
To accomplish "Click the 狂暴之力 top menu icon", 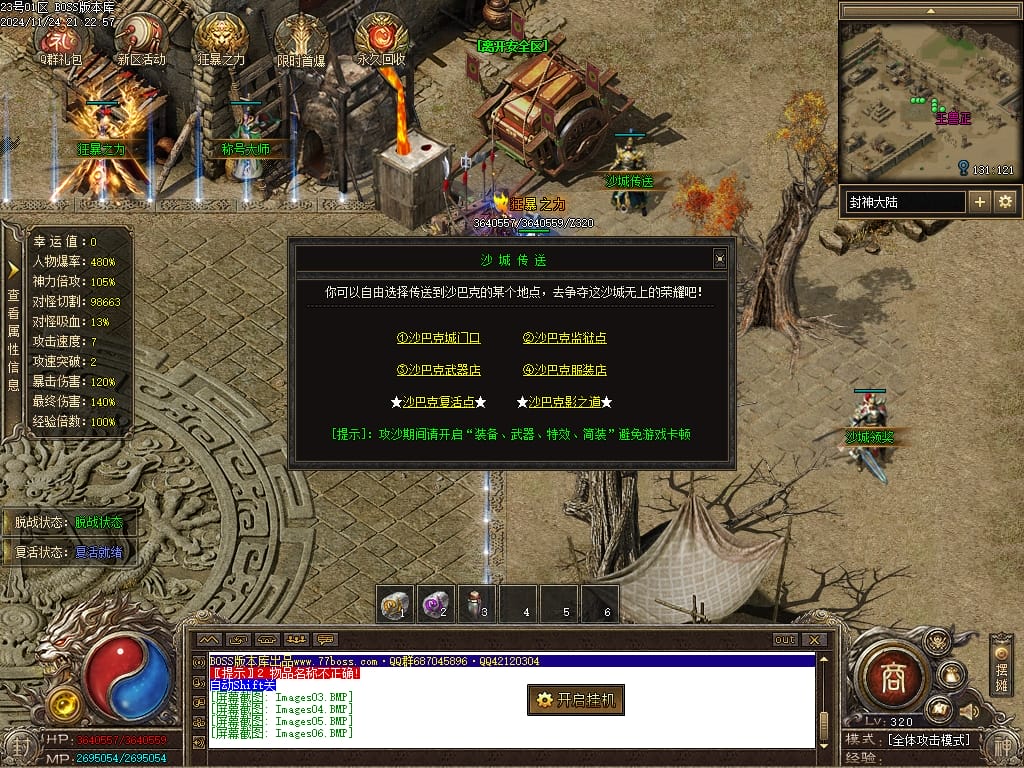I will click(x=221, y=40).
